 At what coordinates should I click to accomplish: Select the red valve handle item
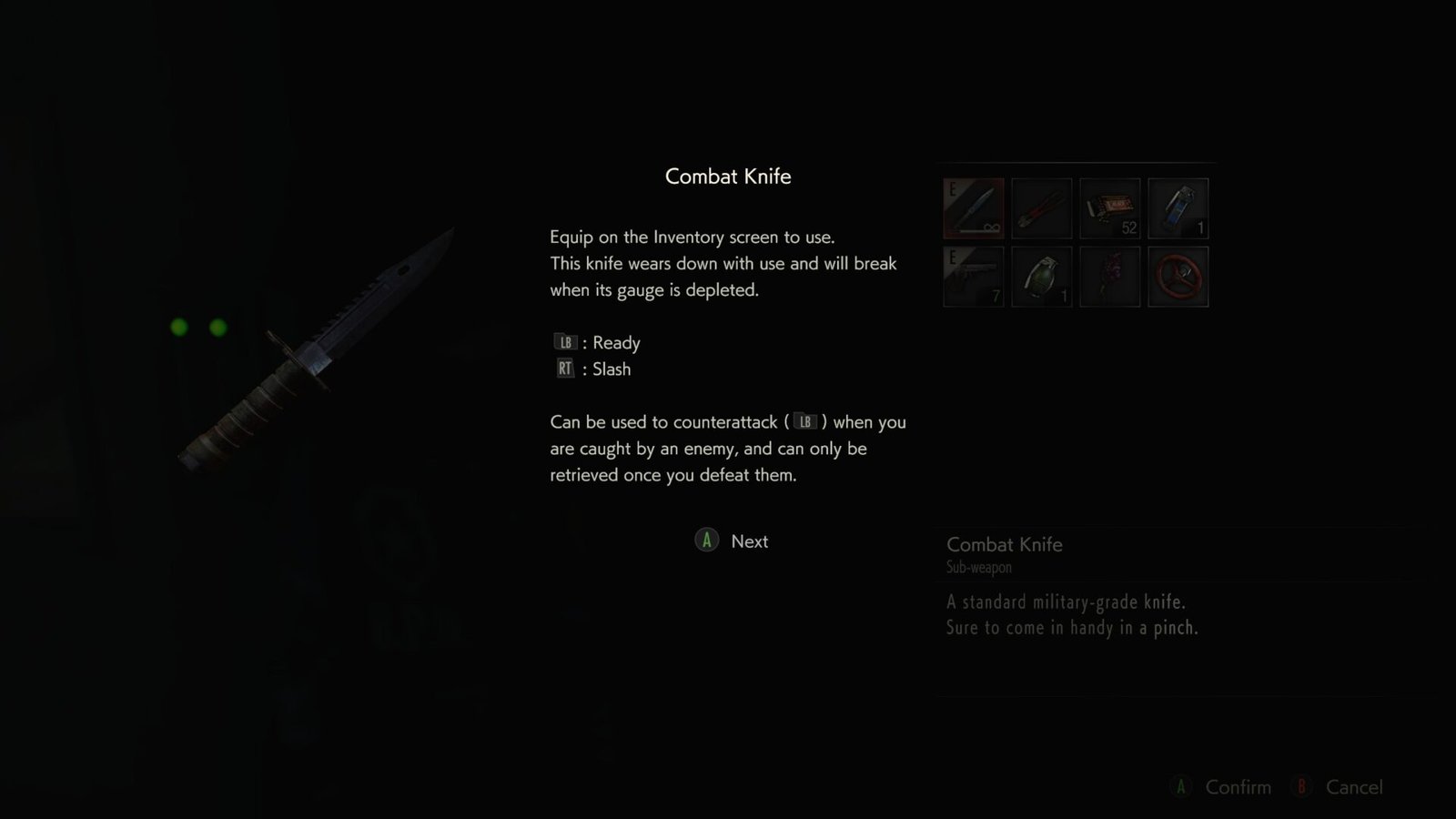pyautogui.click(x=1178, y=276)
